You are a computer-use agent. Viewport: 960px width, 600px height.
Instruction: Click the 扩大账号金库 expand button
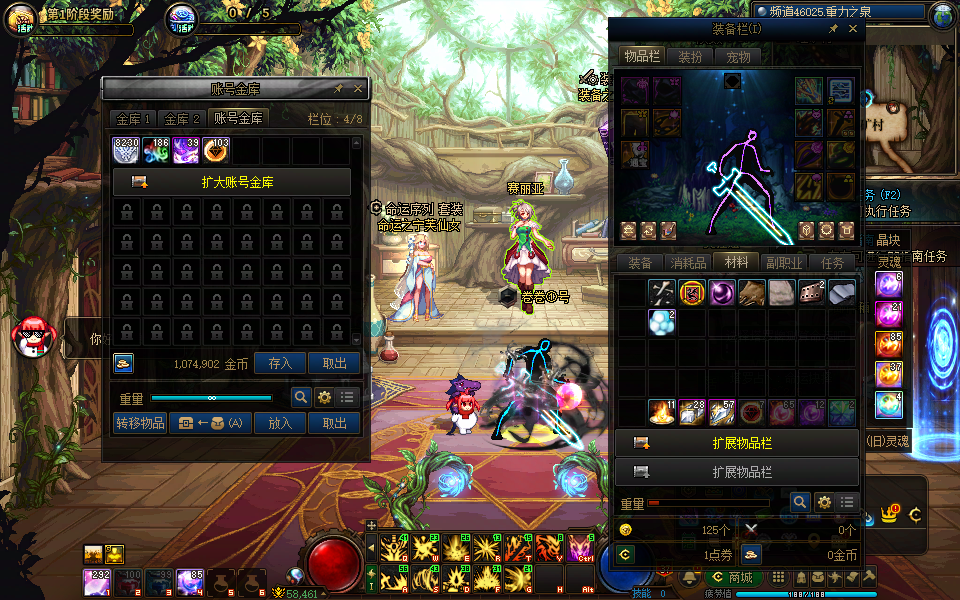(232, 182)
